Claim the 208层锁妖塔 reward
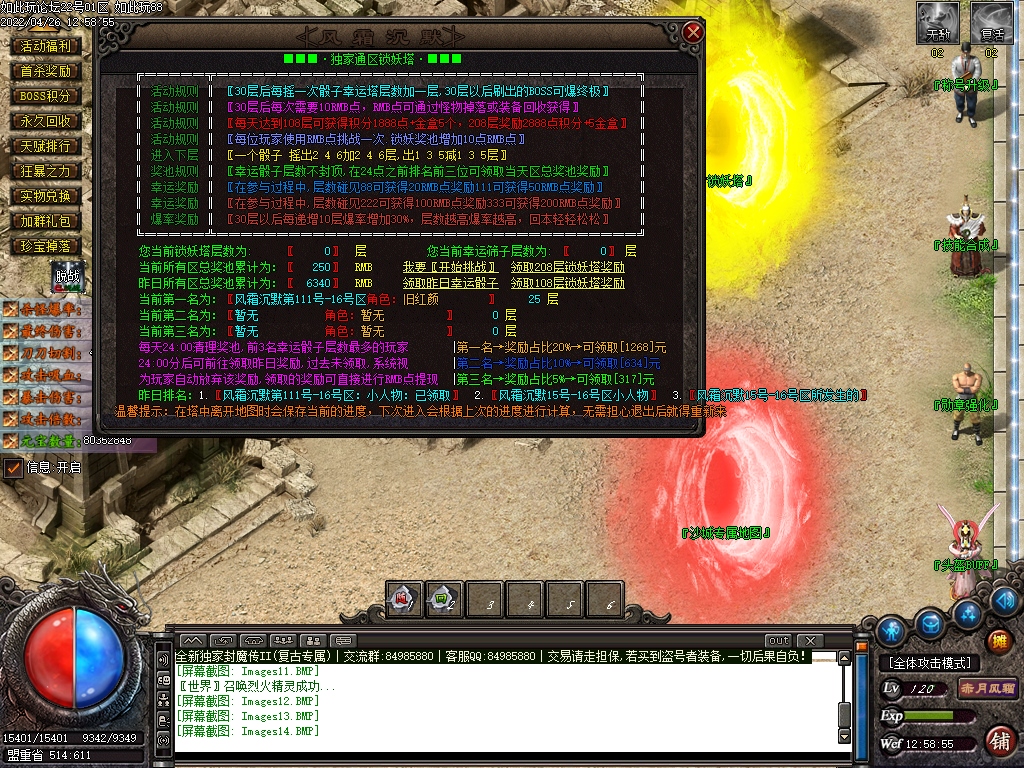 567,267
